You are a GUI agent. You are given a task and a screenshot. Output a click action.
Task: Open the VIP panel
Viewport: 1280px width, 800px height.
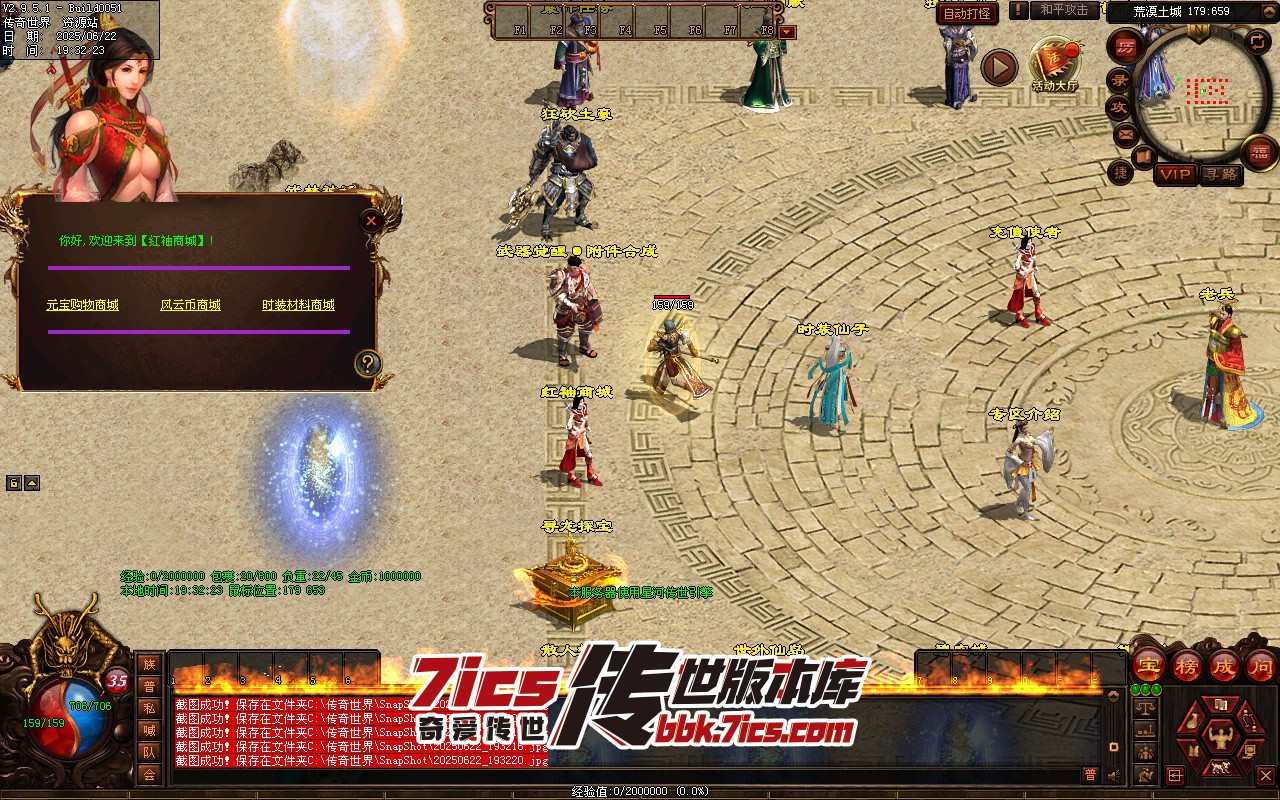(1175, 174)
